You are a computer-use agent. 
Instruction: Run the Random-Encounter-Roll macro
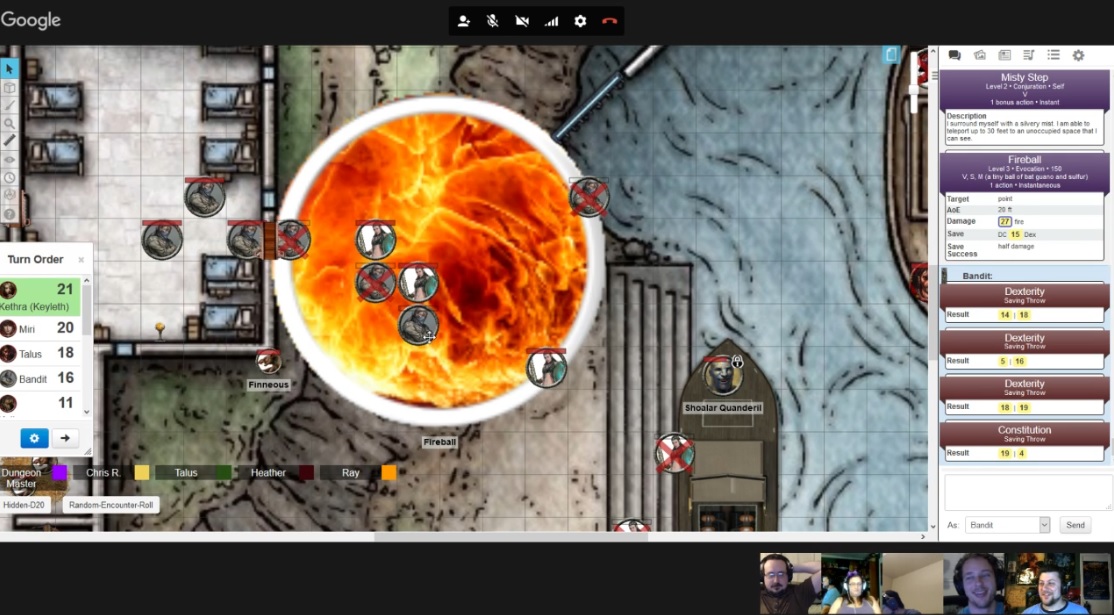click(110, 505)
